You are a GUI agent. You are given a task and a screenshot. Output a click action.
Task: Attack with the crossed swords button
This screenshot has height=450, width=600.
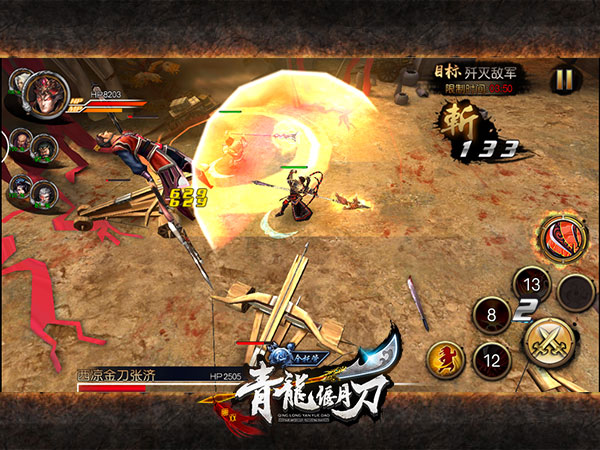(x=548, y=342)
